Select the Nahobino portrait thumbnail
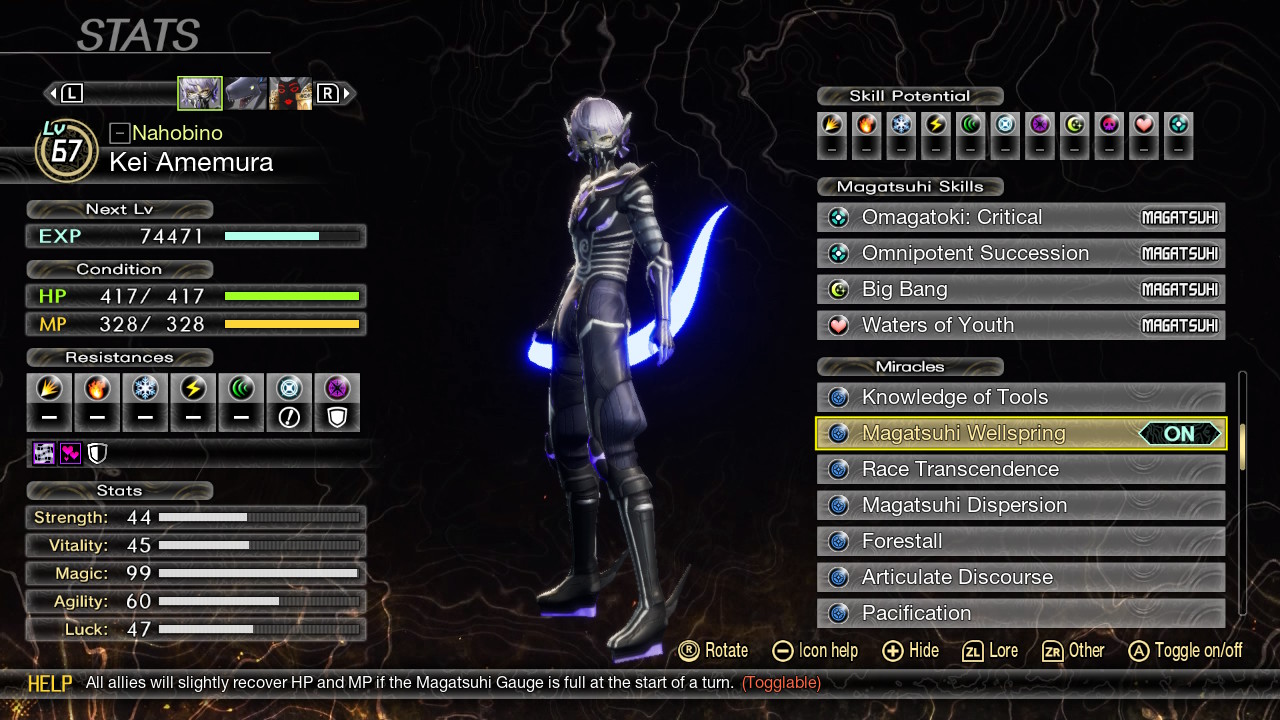Image resolution: width=1280 pixels, height=720 pixels. [x=200, y=93]
